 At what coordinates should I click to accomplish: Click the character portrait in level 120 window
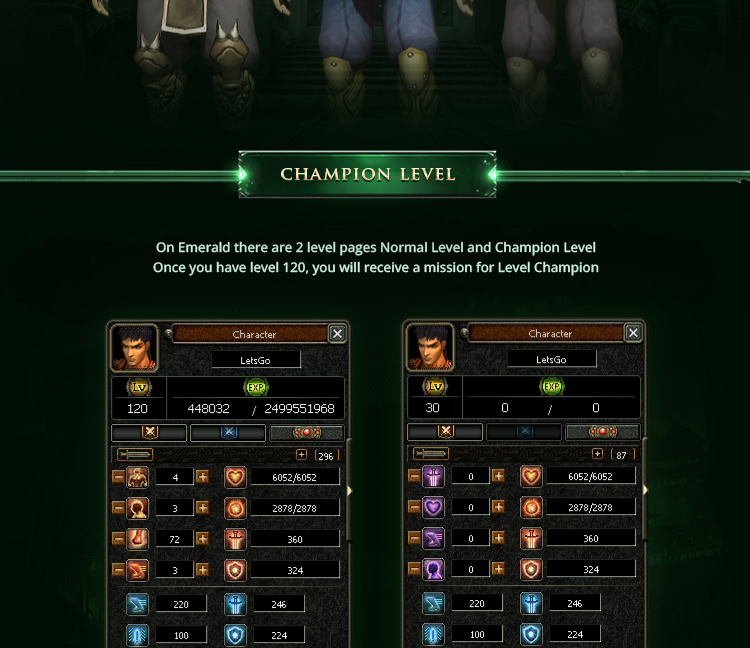point(134,347)
